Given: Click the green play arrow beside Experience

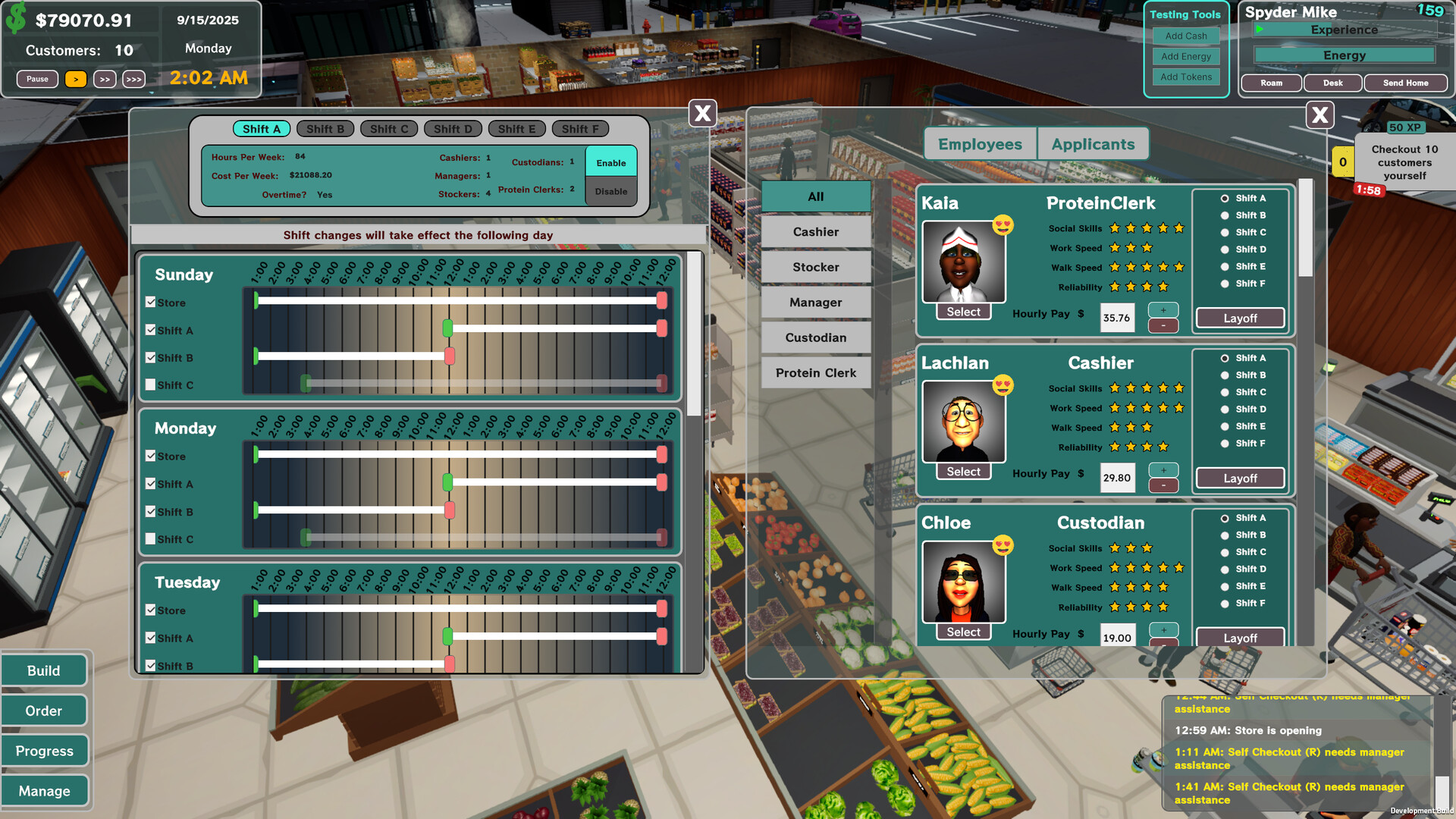Looking at the screenshot, I should [x=1257, y=30].
